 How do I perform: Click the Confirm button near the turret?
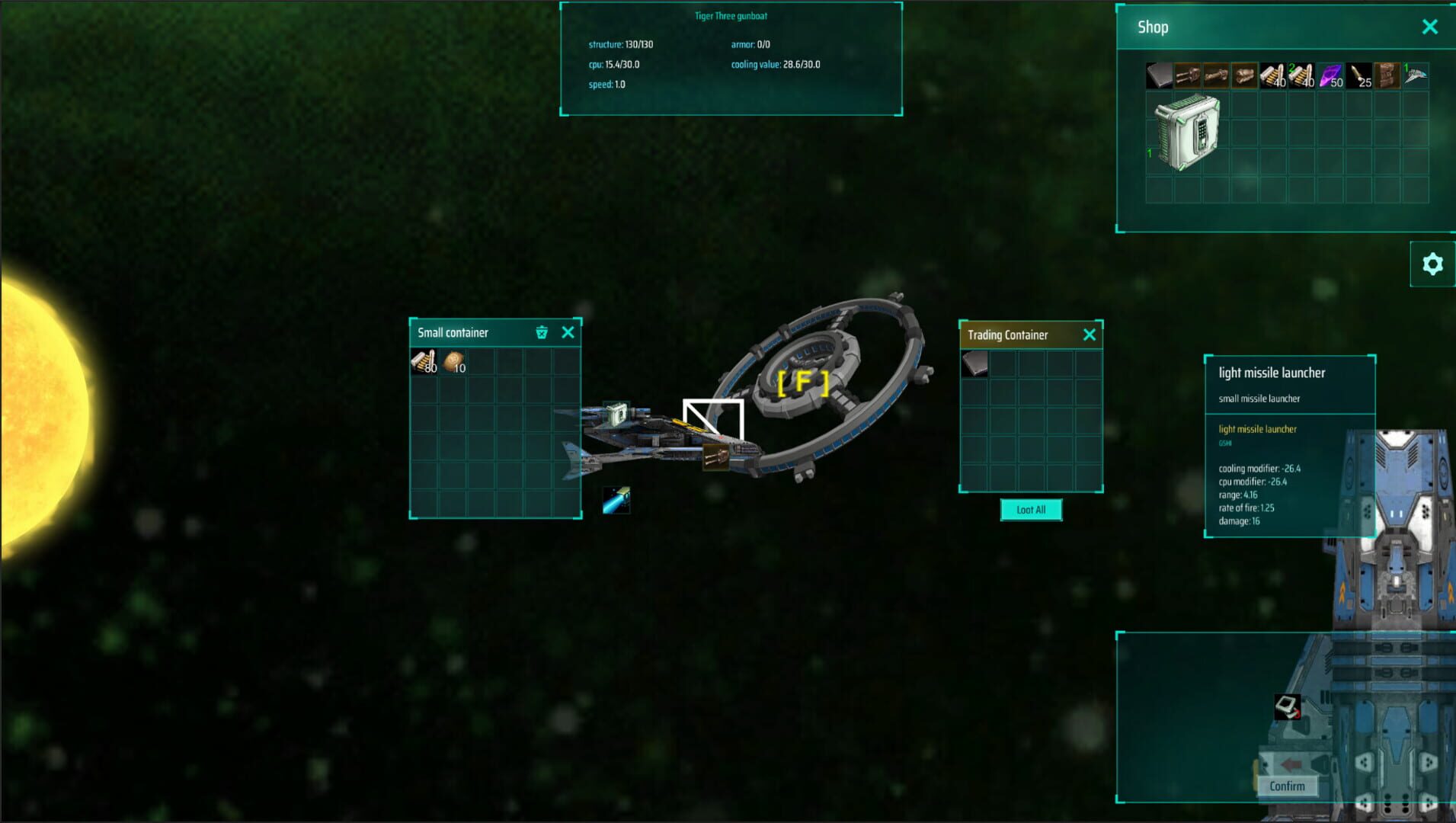click(x=1287, y=786)
